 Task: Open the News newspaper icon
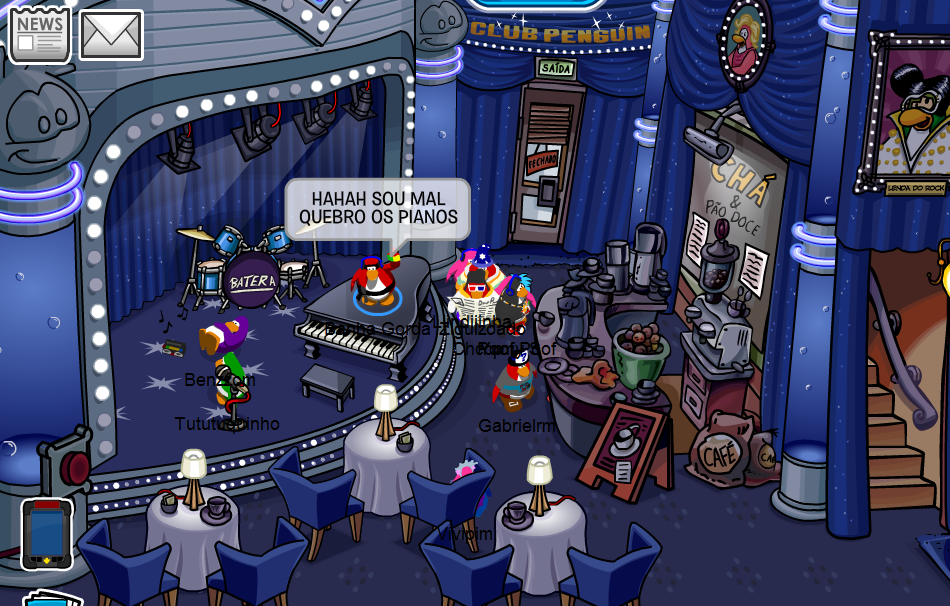[40, 33]
